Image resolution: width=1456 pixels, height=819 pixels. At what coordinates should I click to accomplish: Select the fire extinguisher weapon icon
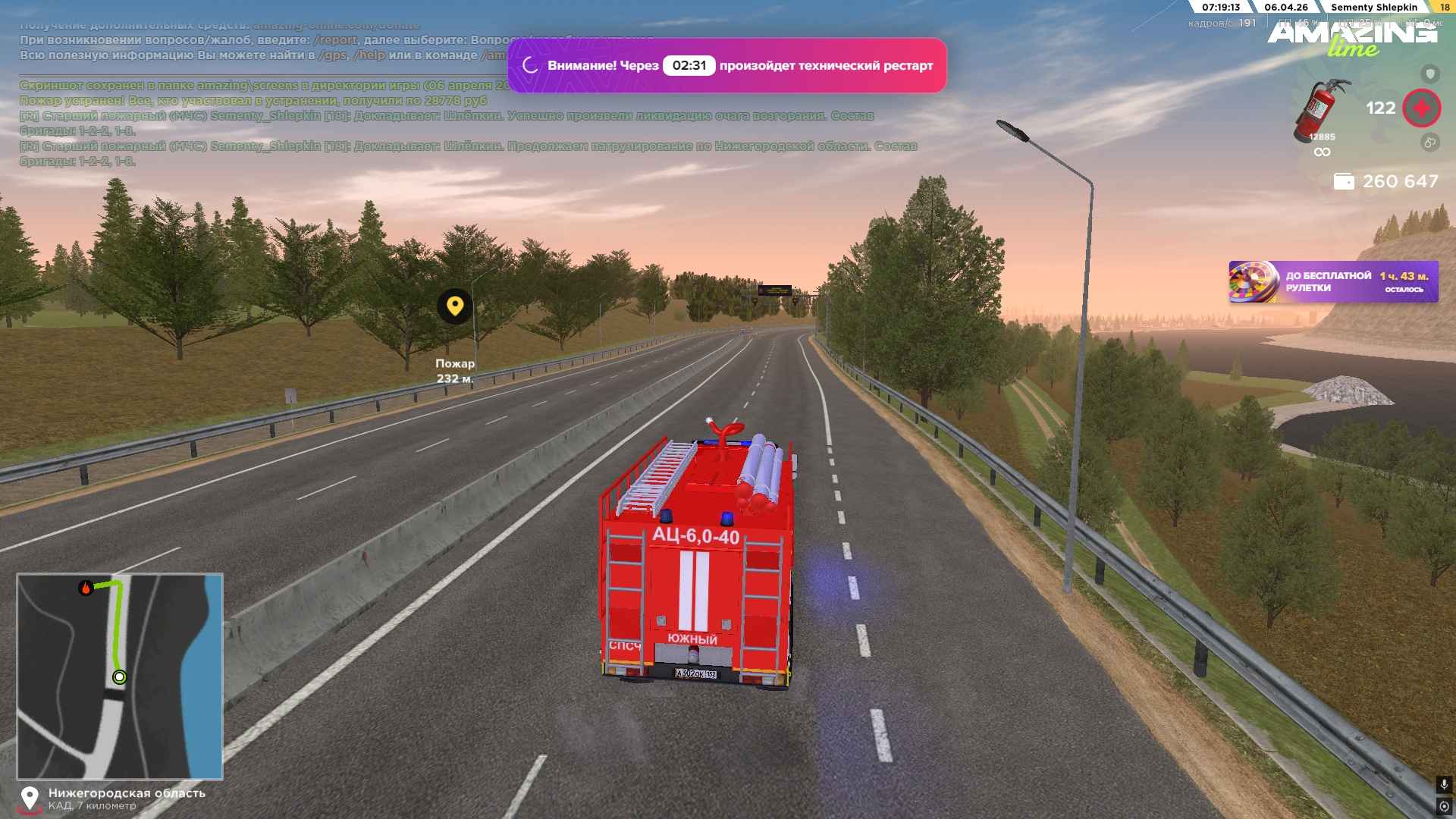[1321, 110]
